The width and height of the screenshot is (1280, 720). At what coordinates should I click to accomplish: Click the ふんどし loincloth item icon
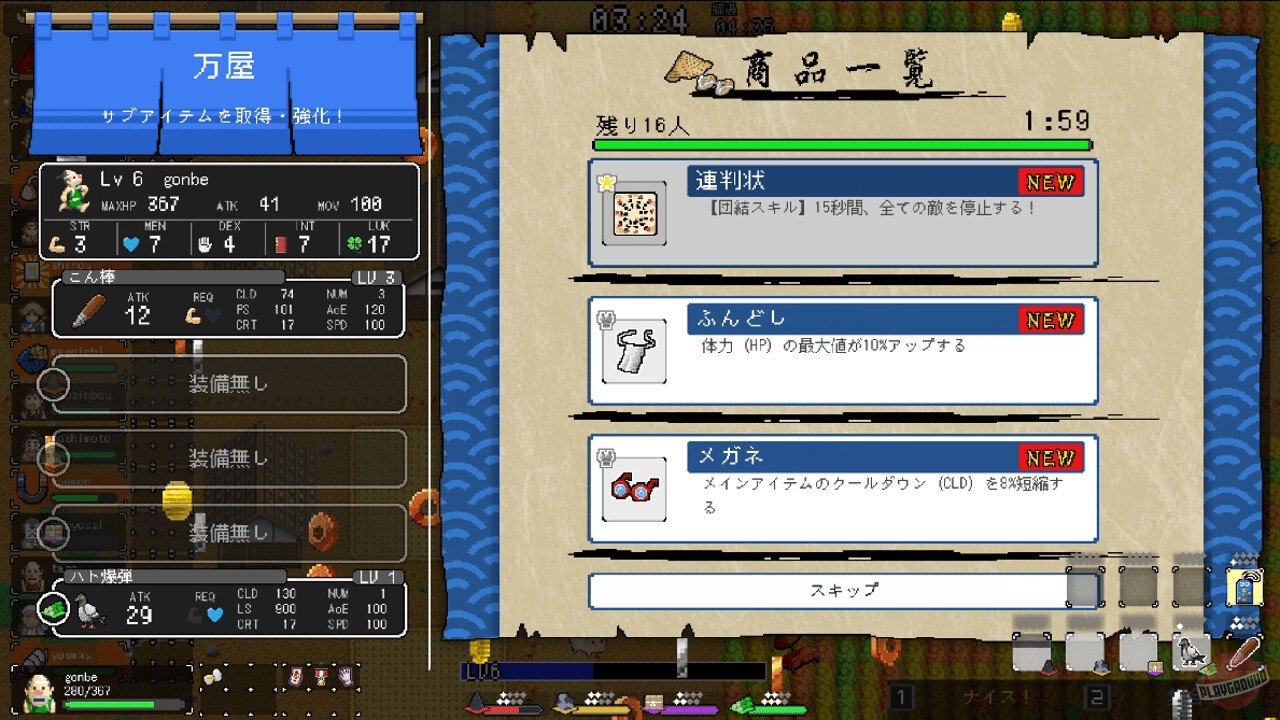coord(633,351)
